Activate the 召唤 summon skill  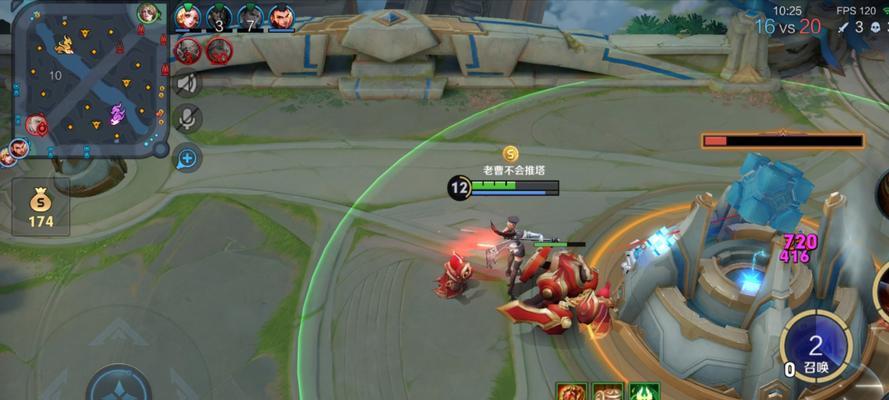pyautogui.click(x=815, y=348)
